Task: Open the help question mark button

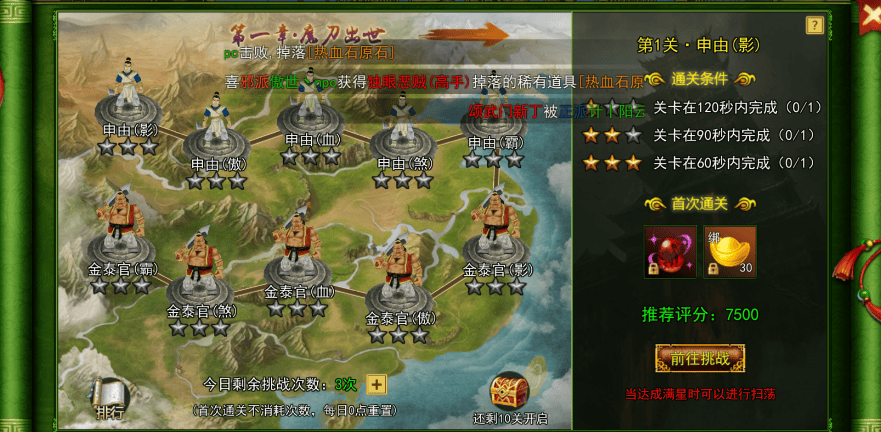Action: click(x=815, y=25)
